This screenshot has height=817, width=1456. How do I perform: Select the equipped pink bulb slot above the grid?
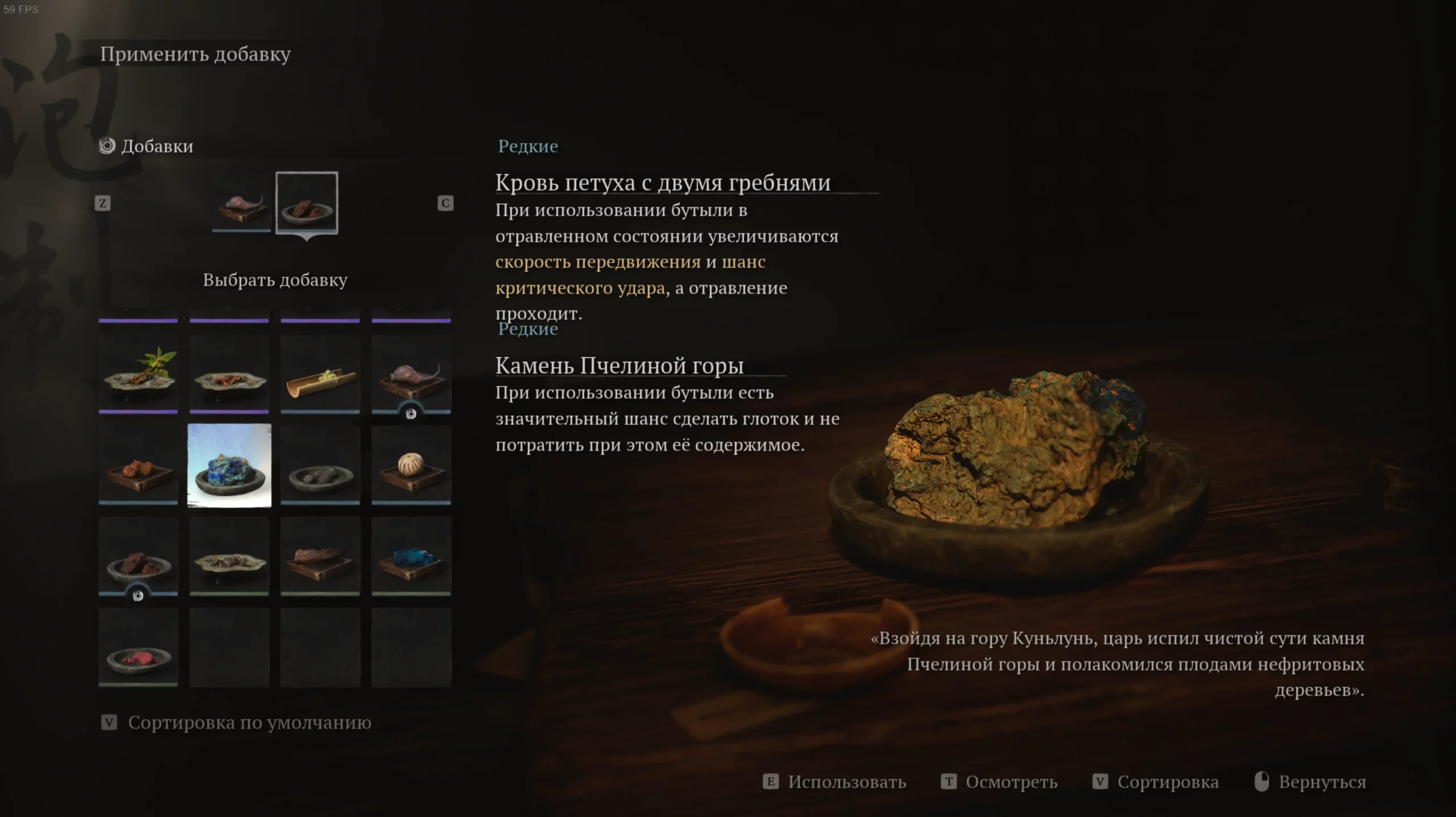[241, 203]
